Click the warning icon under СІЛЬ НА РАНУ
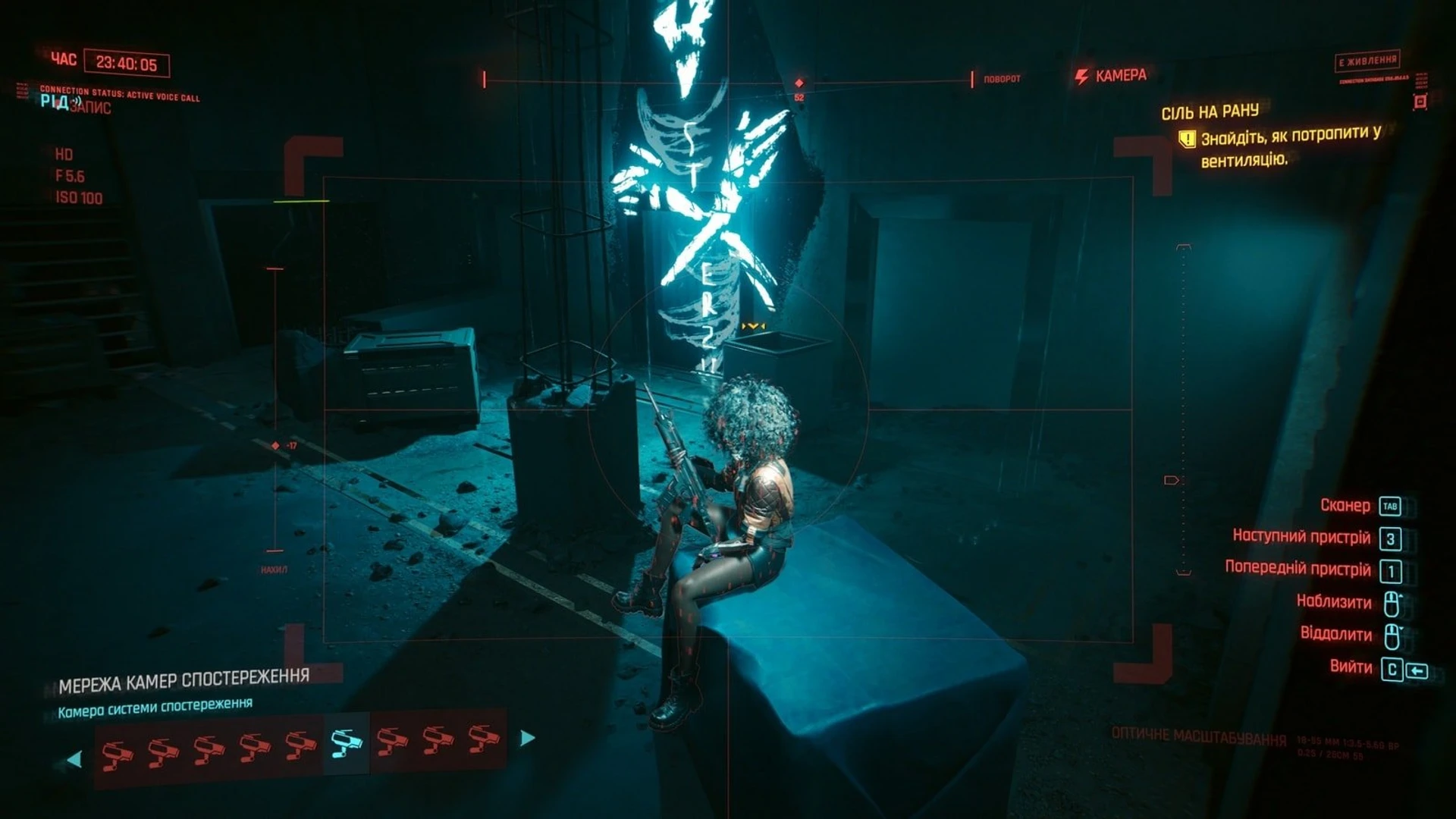Viewport: 1456px width, 819px height. [1186, 138]
